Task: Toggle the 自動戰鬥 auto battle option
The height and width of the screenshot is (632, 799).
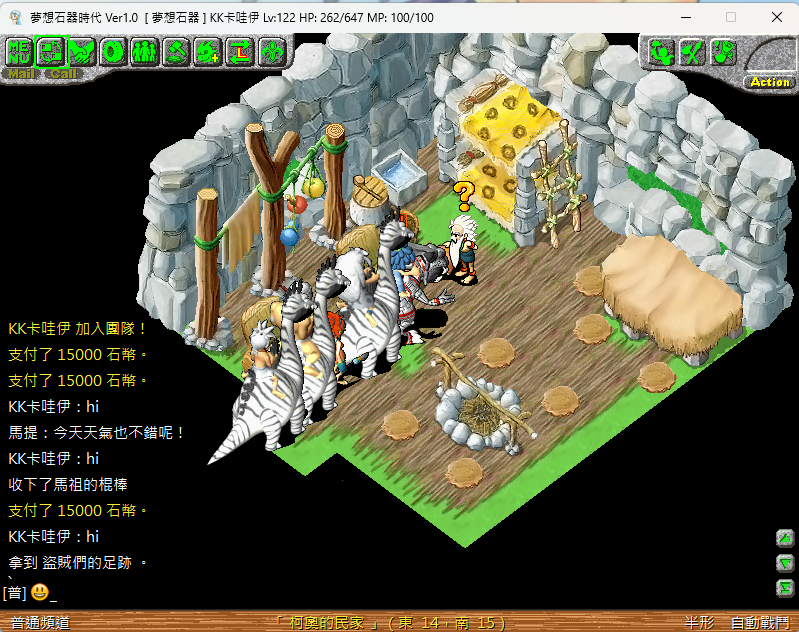Action: pos(760,623)
